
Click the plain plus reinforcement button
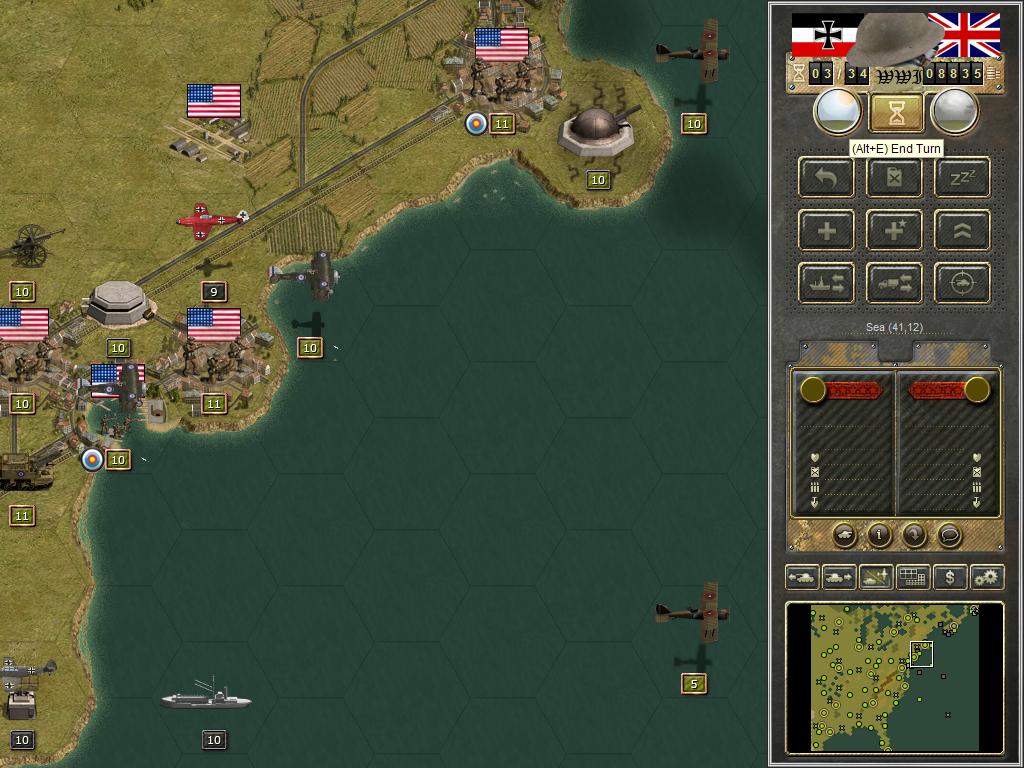coord(826,231)
